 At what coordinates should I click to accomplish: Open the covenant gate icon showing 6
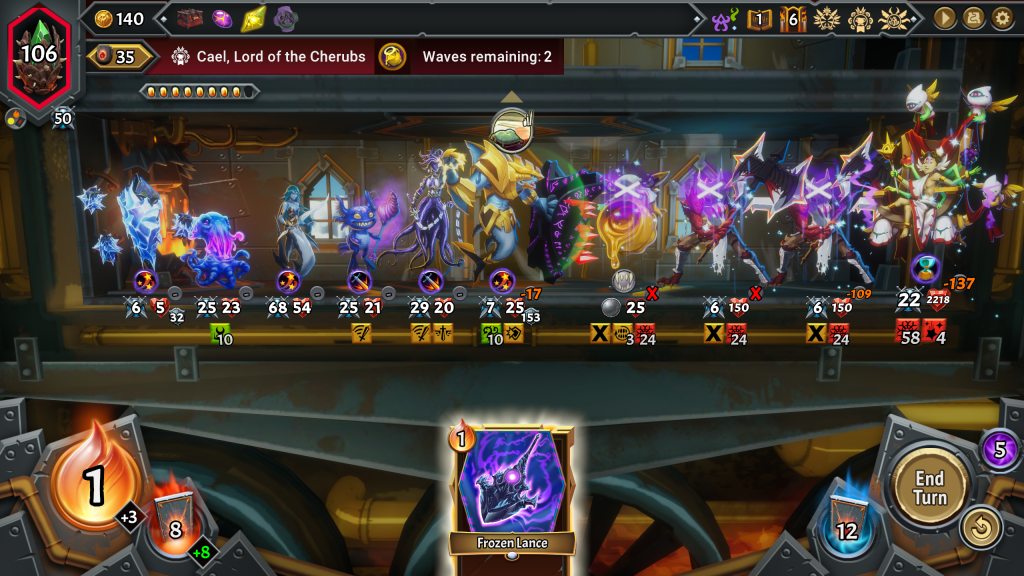coord(793,19)
